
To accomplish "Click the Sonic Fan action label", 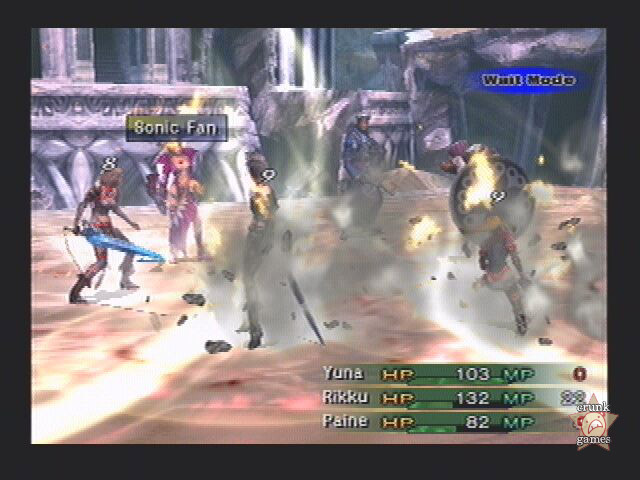I will tap(177, 127).
